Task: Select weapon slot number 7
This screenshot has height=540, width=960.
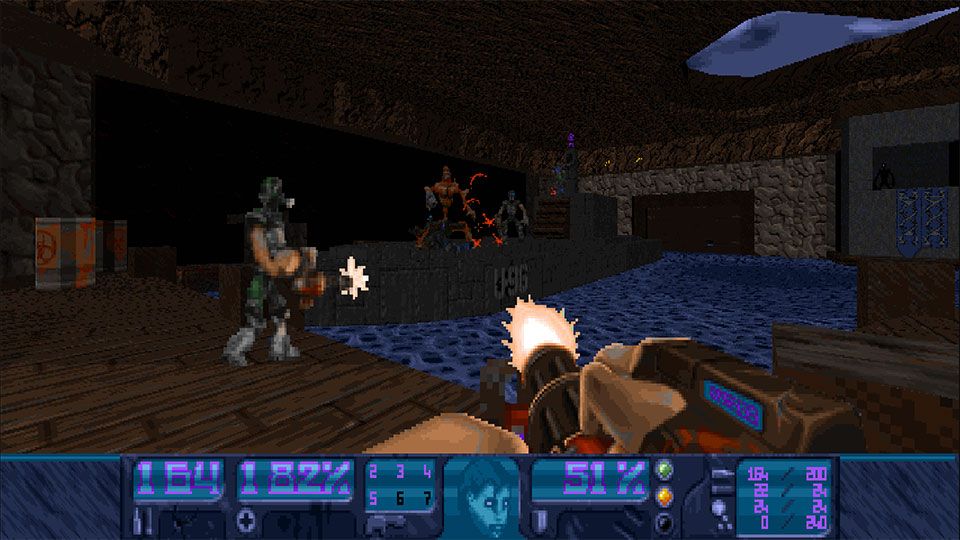Action: coord(427,497)
